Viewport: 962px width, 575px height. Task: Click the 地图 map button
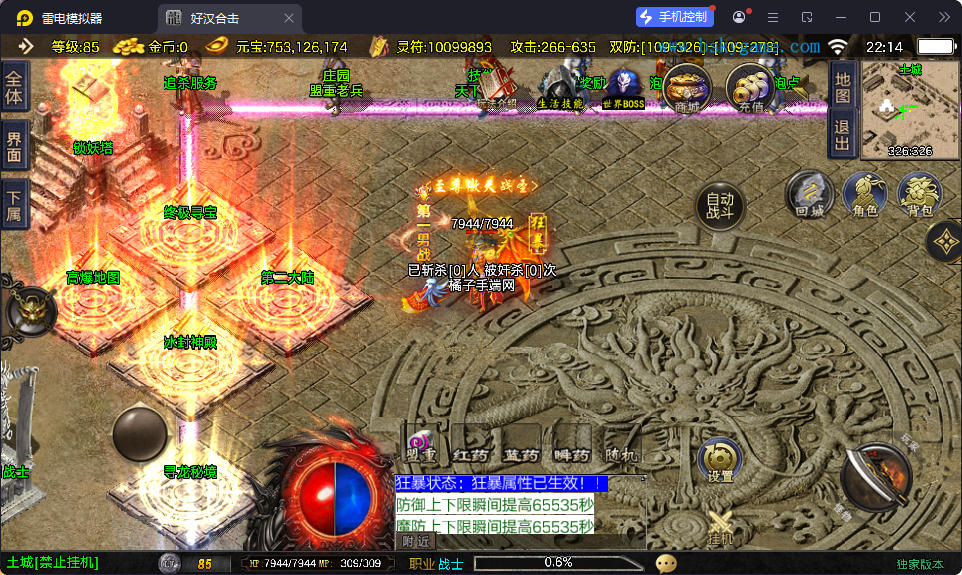(x=842, y=88)
